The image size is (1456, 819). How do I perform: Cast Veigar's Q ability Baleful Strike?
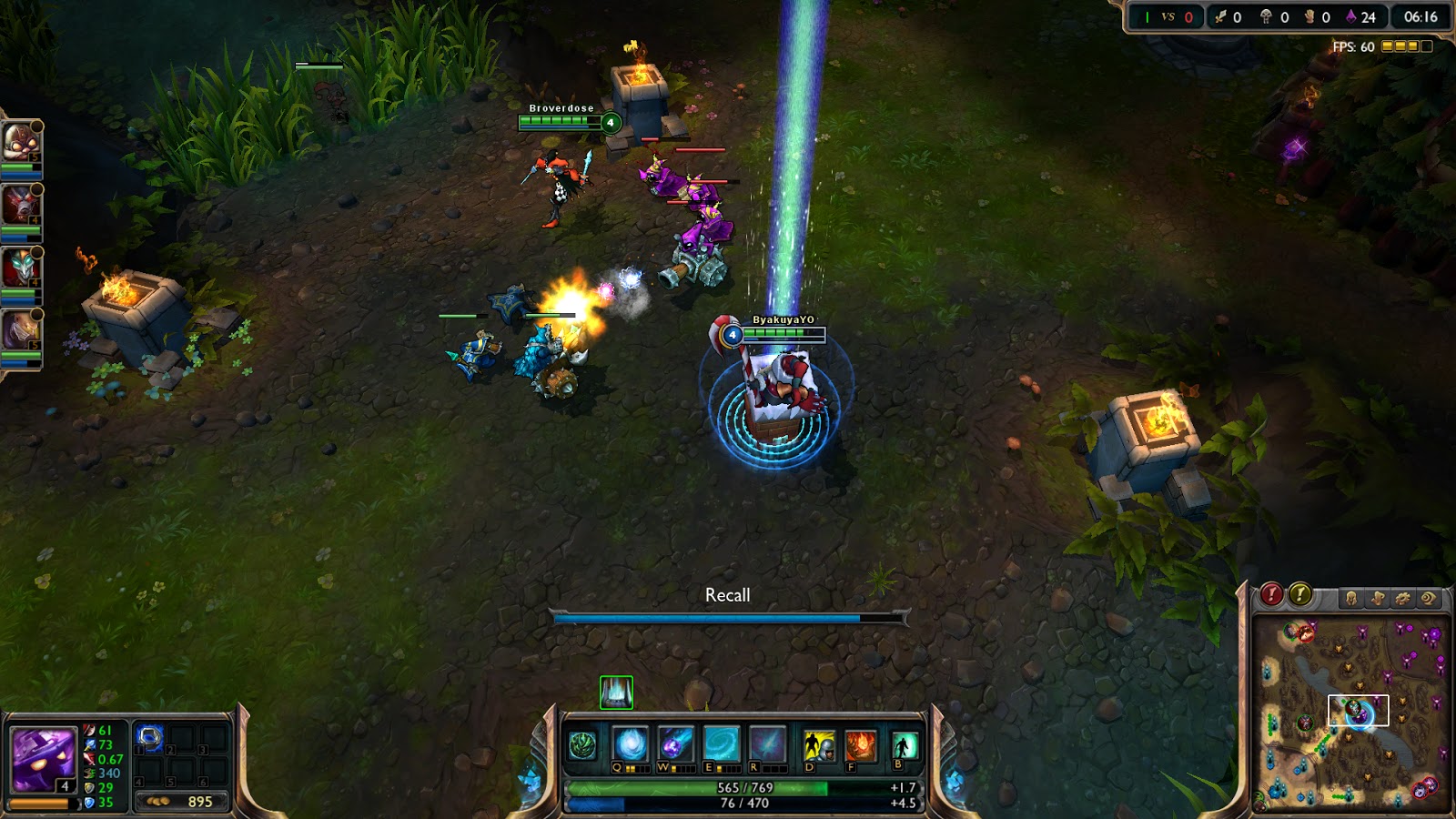point(629,744)
